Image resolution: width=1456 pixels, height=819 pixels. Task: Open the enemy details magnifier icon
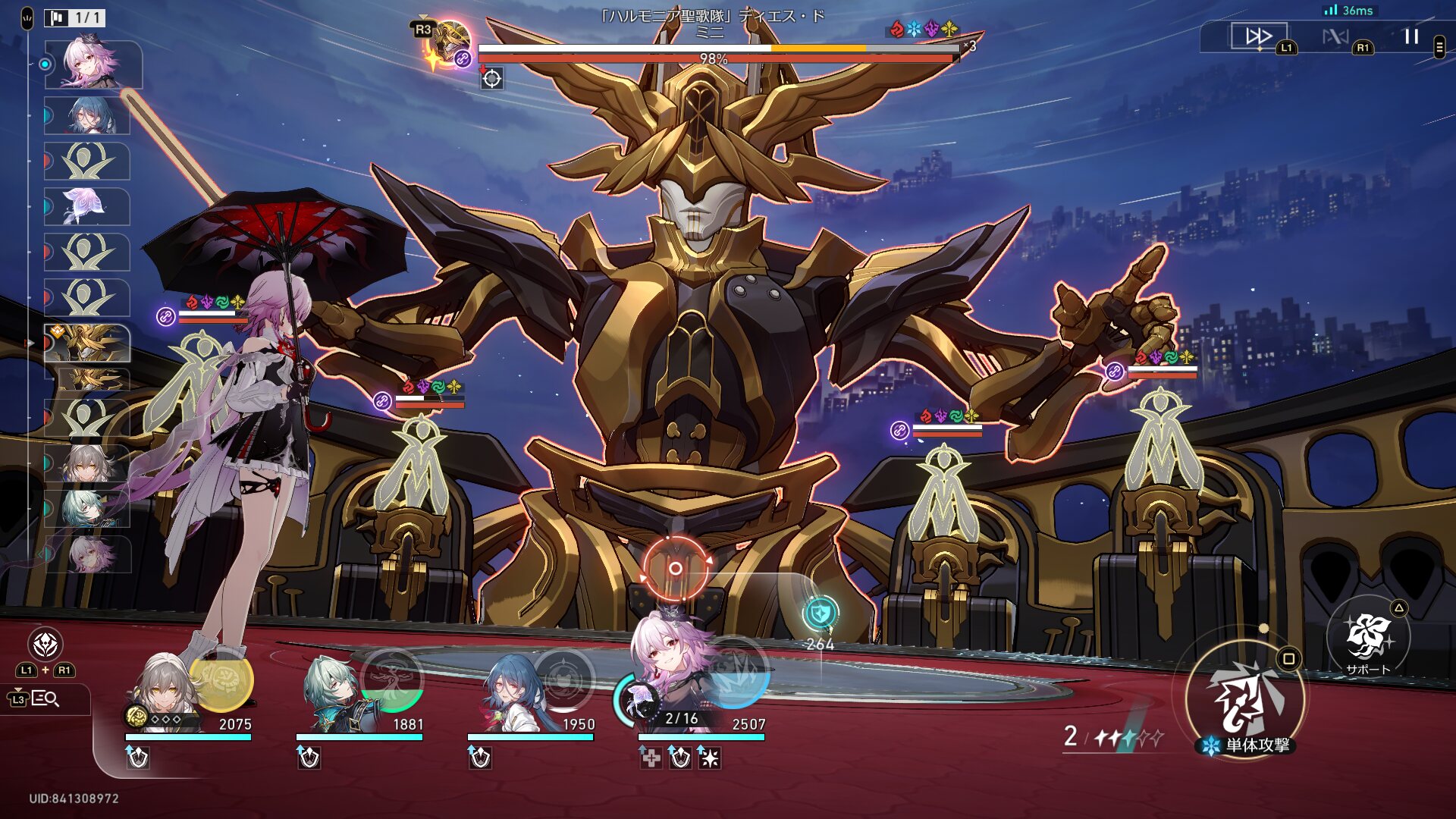[x=45, y=698]
